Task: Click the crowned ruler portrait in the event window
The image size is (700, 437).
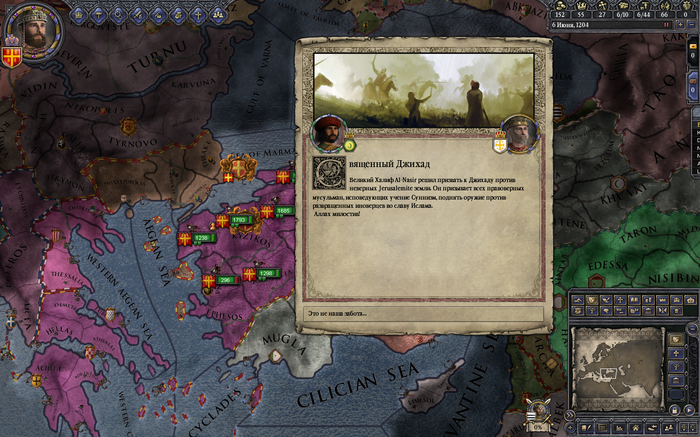Action: pos(518,134)
